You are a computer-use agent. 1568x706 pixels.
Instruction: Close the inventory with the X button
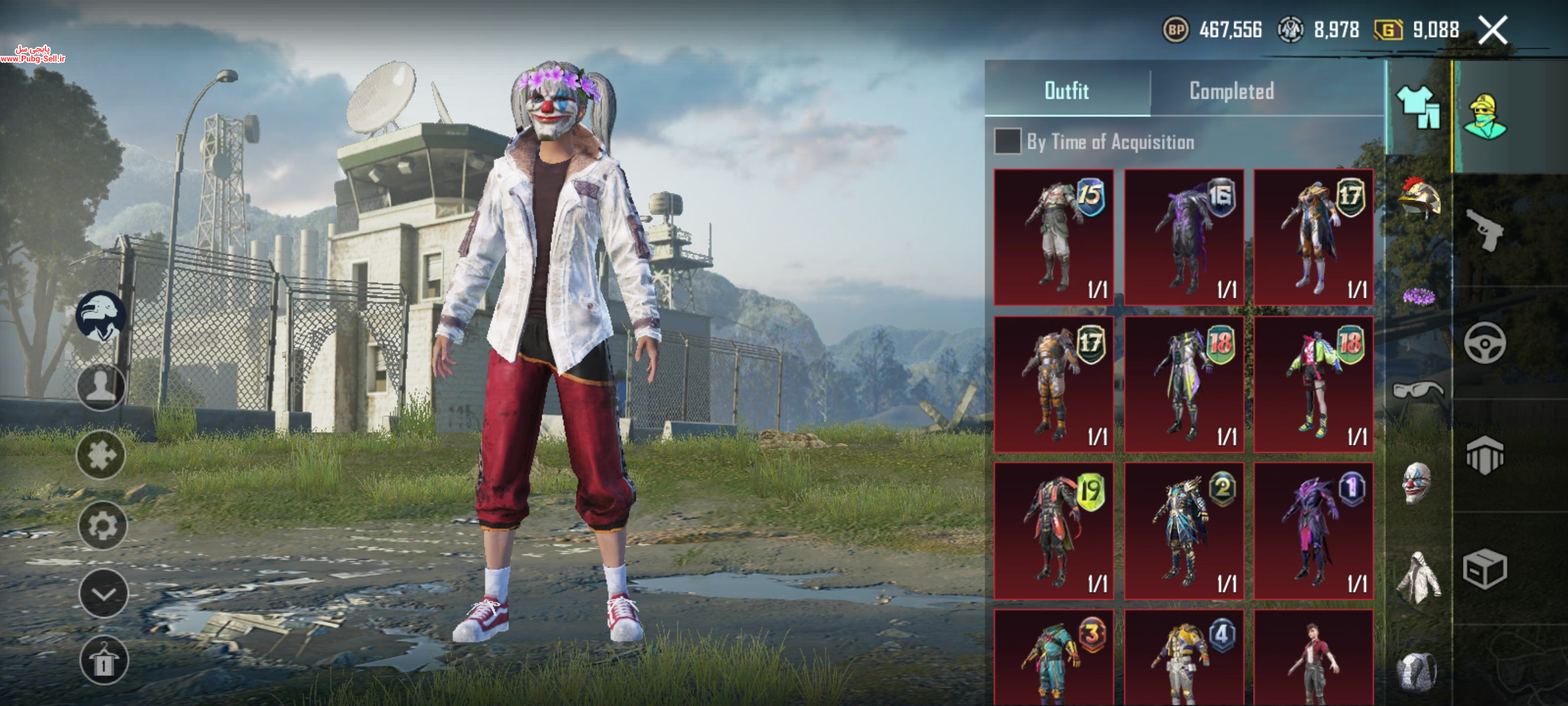pyautogui.click(x=1492, y=30)
